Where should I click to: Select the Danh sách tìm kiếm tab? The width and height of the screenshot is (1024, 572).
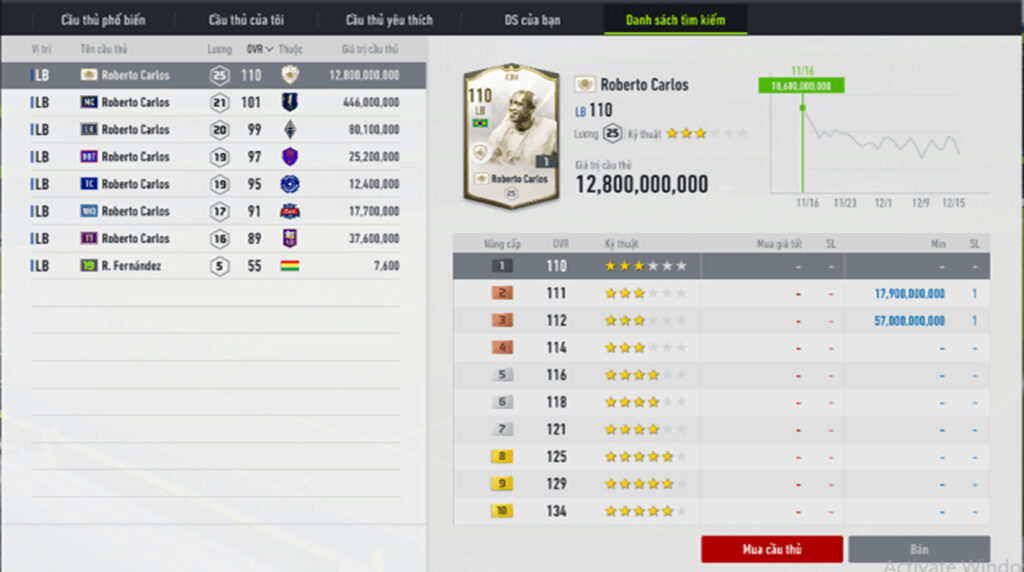pos(675,20)
